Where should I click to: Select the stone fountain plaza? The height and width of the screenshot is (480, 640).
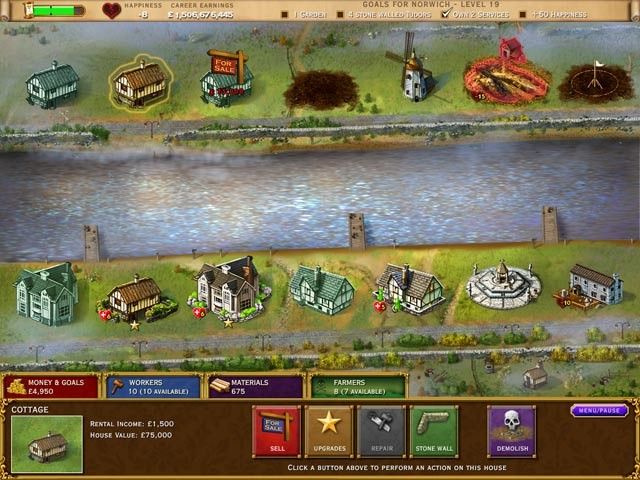(x=503, y=286)
